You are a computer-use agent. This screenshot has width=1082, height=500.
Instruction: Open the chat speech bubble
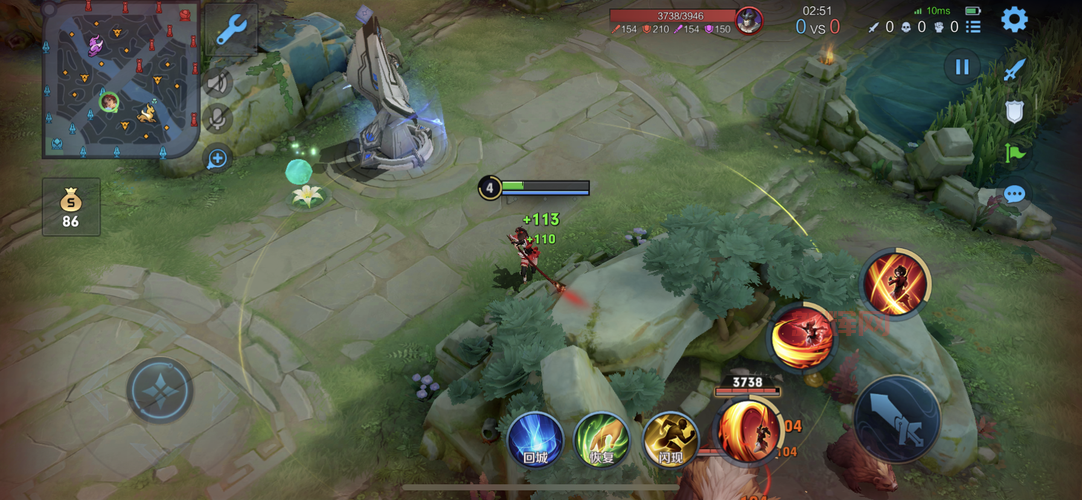(x=1014, y=194)
